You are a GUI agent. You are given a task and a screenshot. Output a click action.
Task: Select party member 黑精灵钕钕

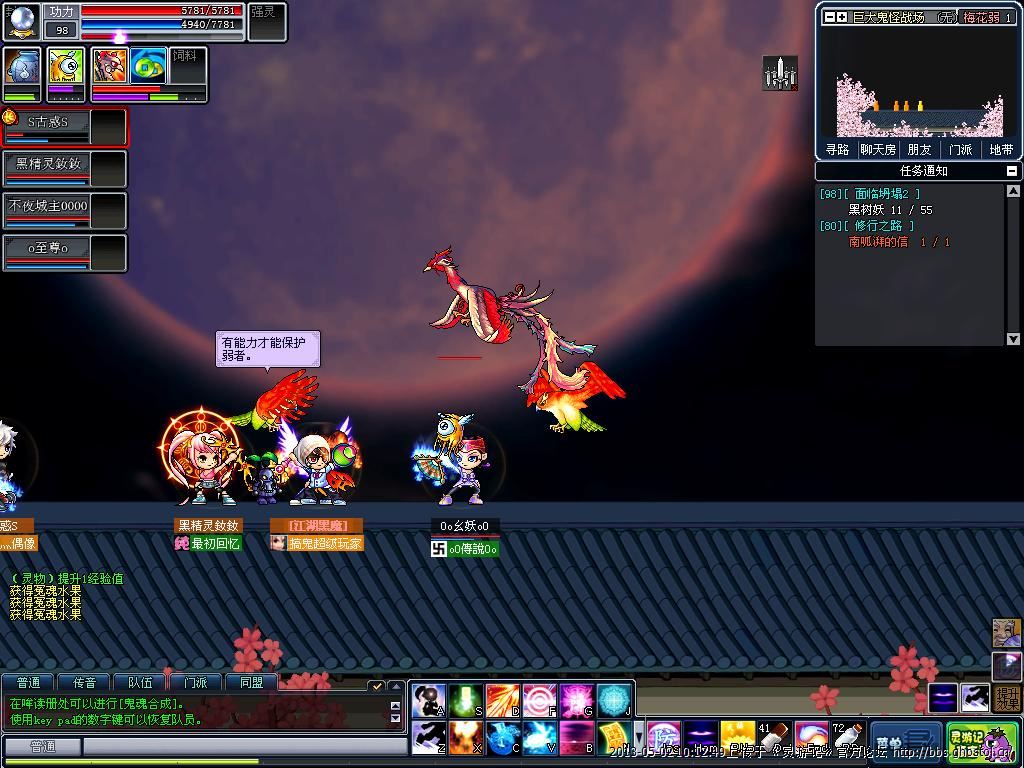tap(48, 164)
